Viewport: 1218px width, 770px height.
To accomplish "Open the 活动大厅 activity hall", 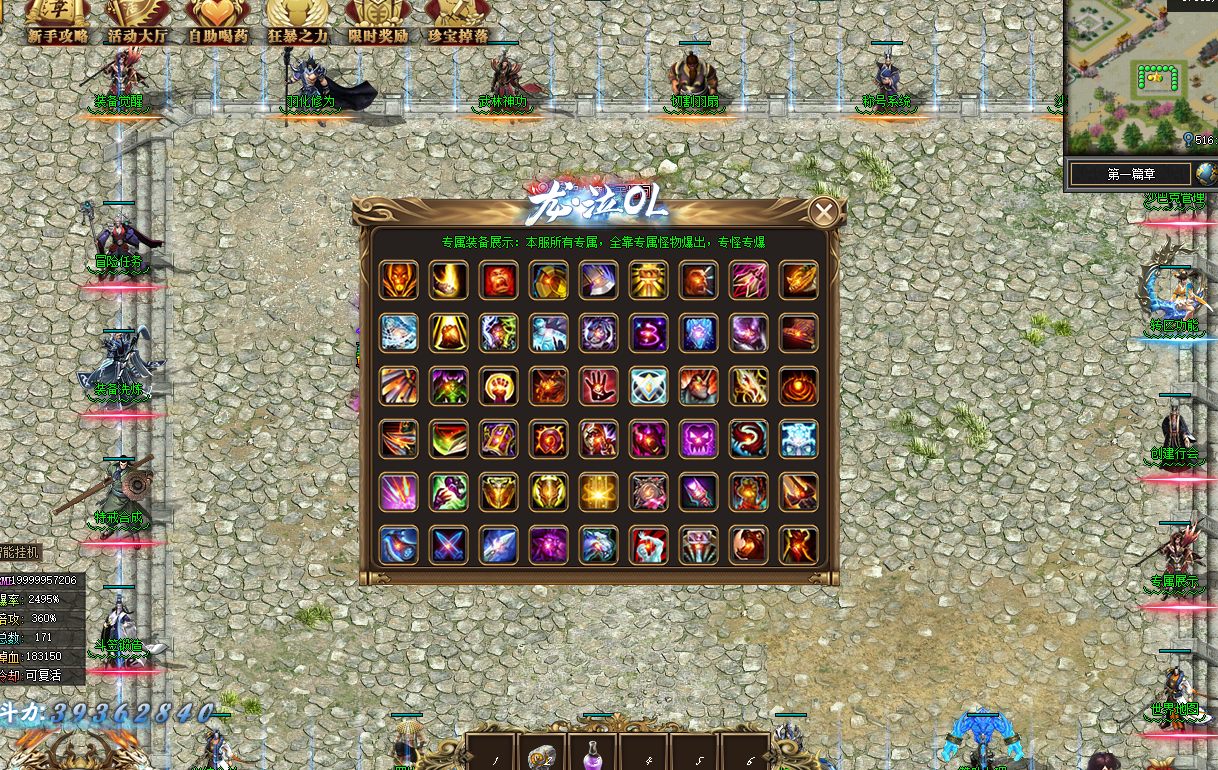I will (137, 23).
